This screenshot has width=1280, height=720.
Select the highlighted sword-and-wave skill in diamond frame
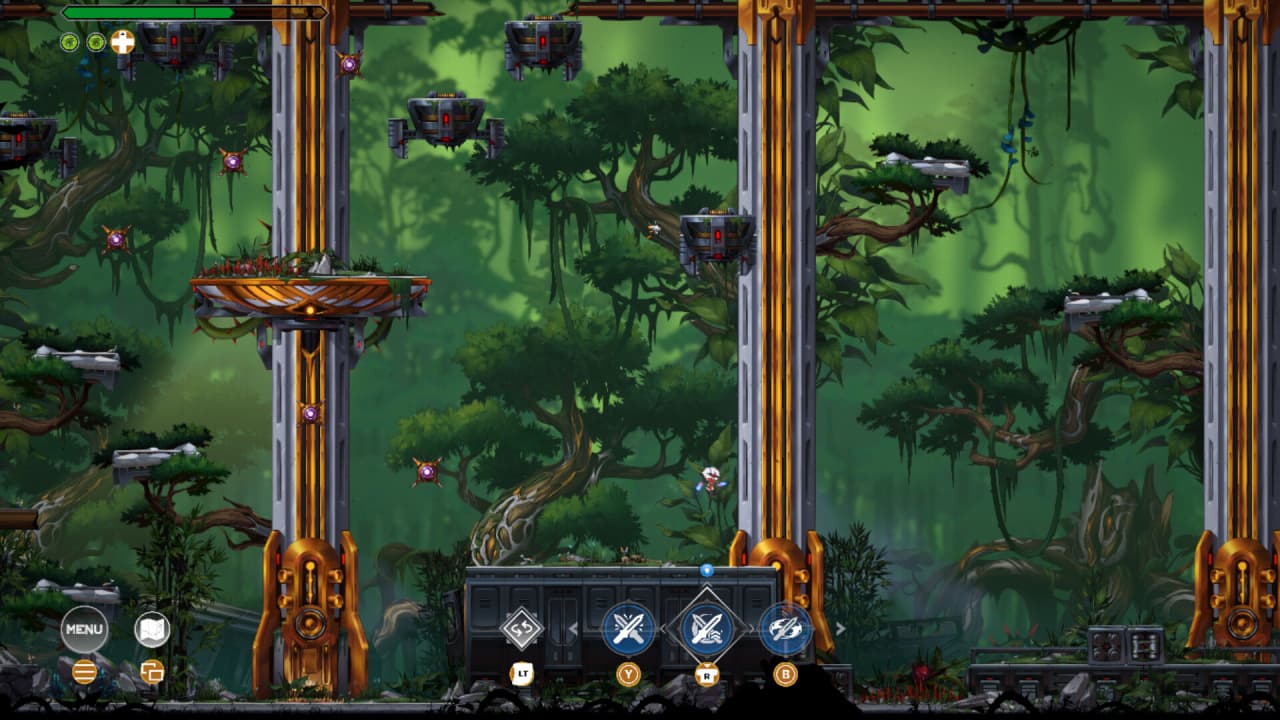click(x=707, y=629)
